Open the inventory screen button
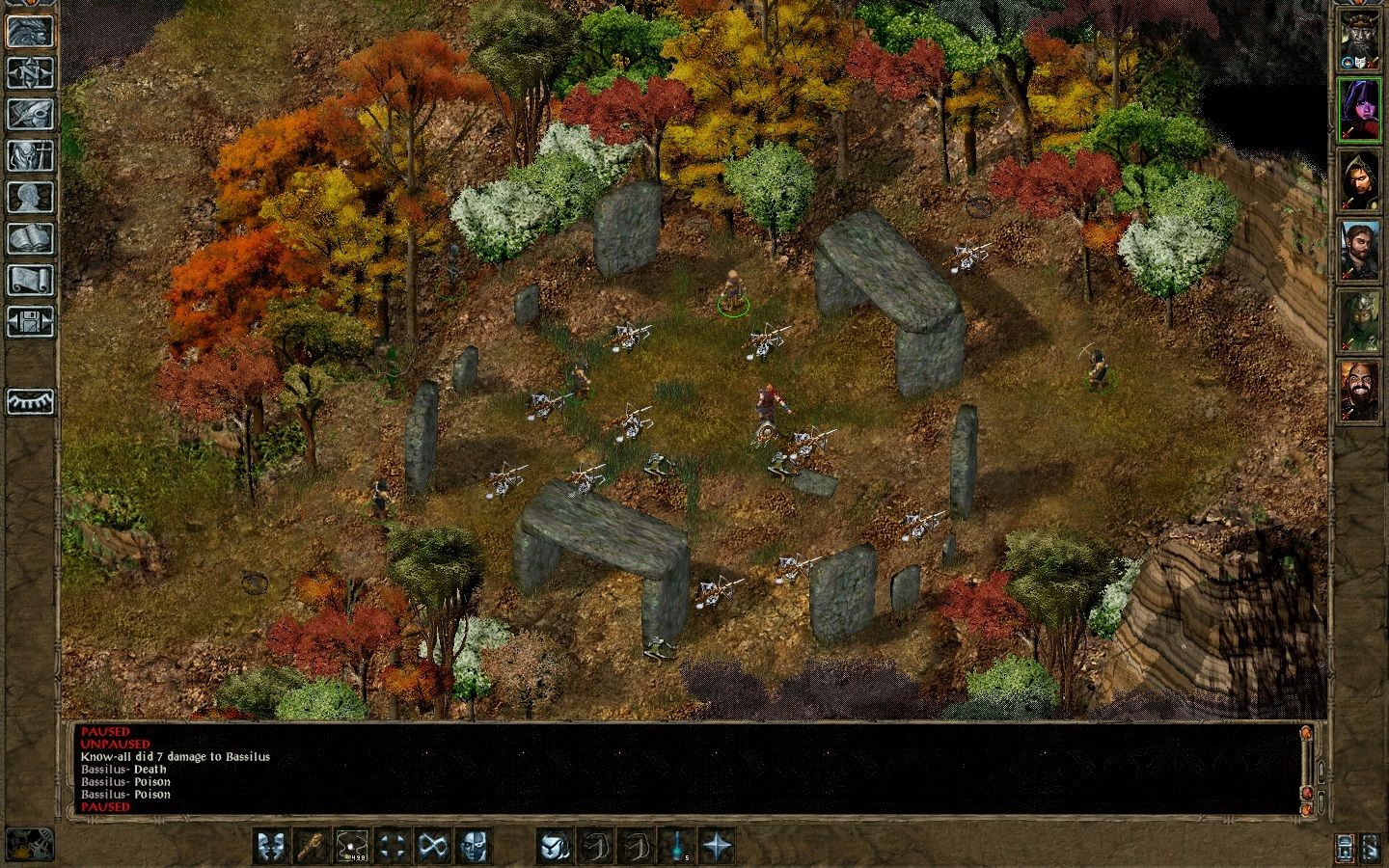 (31, 155)
